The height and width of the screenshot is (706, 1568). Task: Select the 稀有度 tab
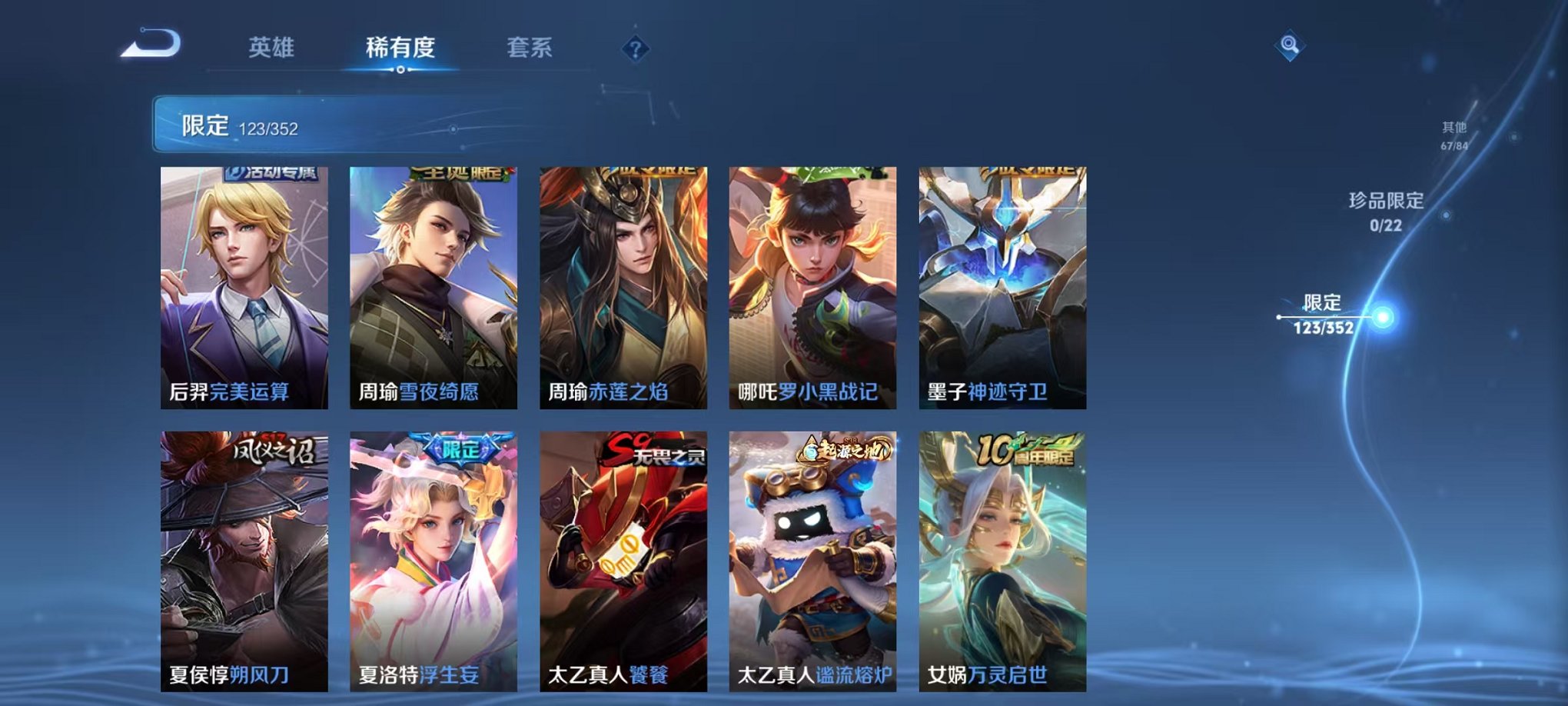[399, 48]
